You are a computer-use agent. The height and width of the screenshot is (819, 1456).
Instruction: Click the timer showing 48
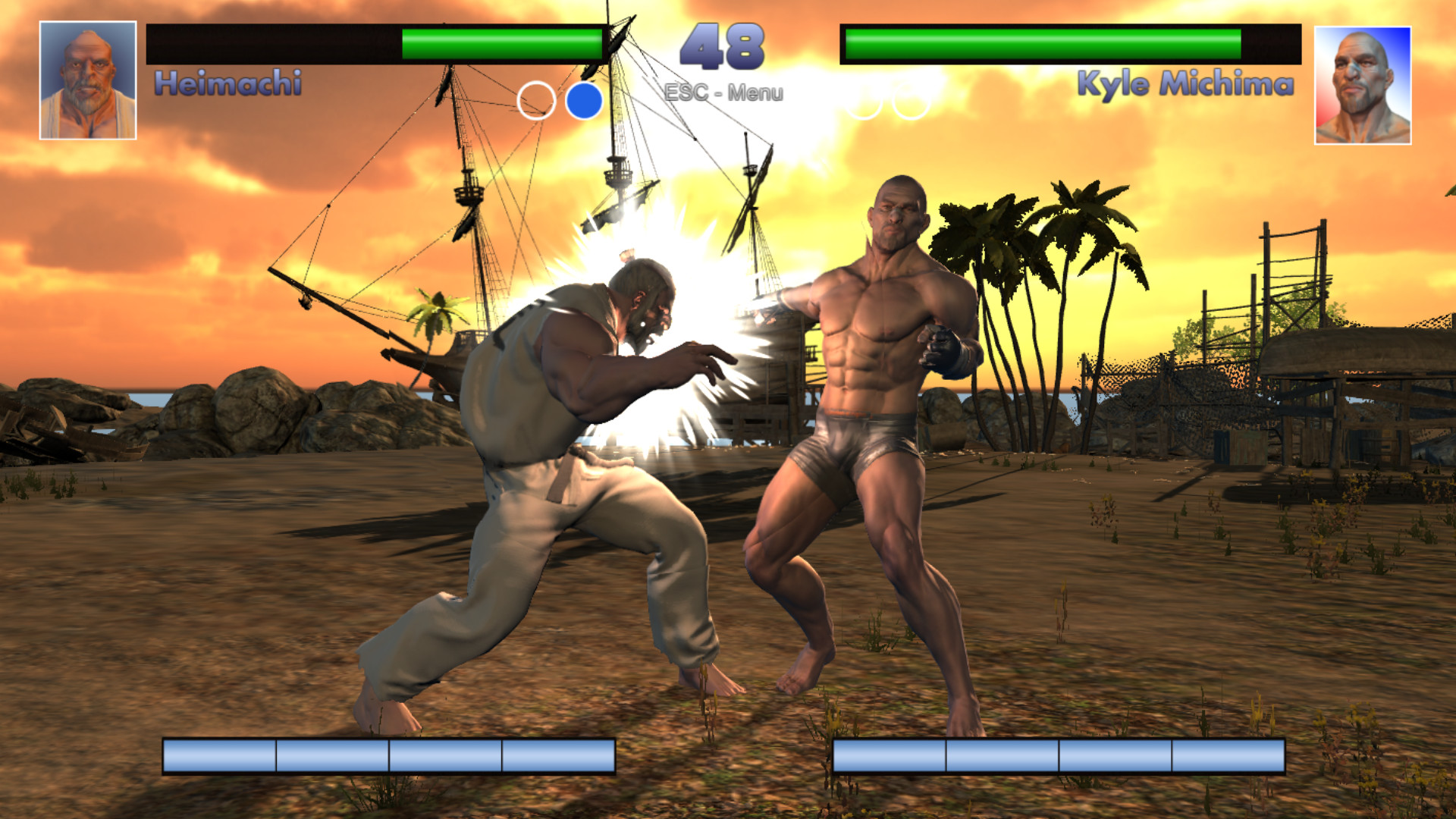coord(720,45)
